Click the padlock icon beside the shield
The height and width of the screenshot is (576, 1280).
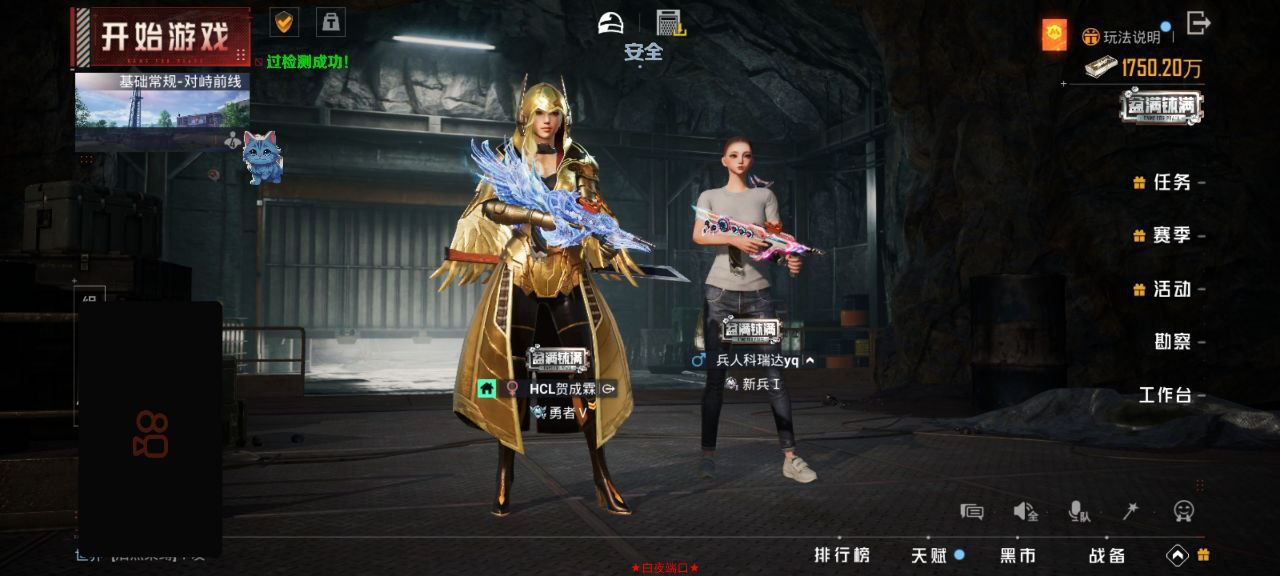pos(331,21)
